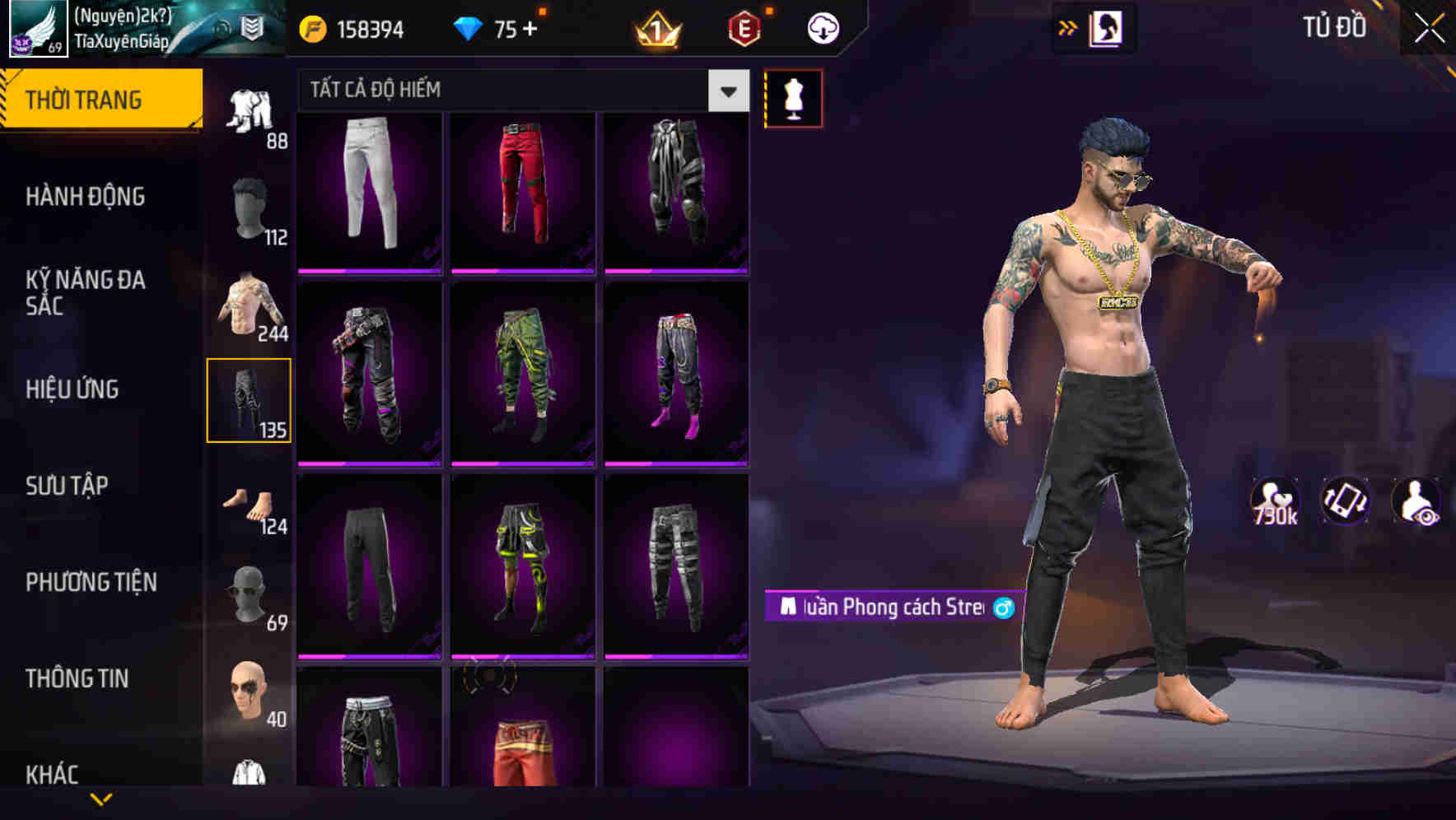Open the TẤT CẢ ĐỘ HIẾM rarity dropdown

[x=726, y=91]
